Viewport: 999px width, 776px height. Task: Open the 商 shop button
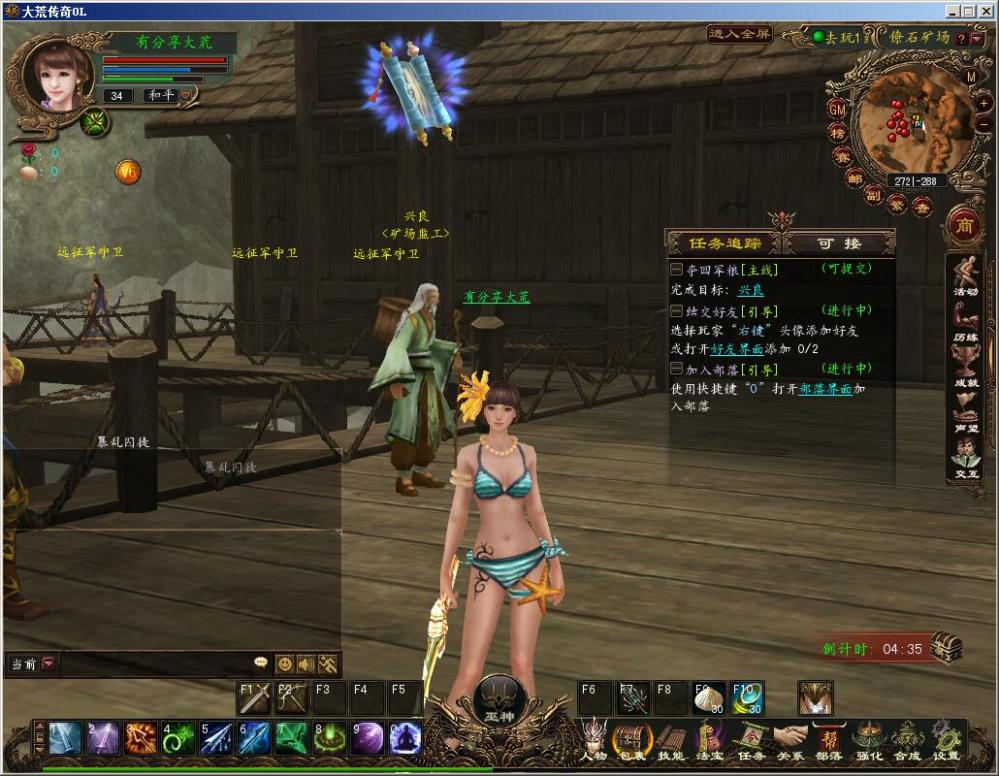(964, 221)
